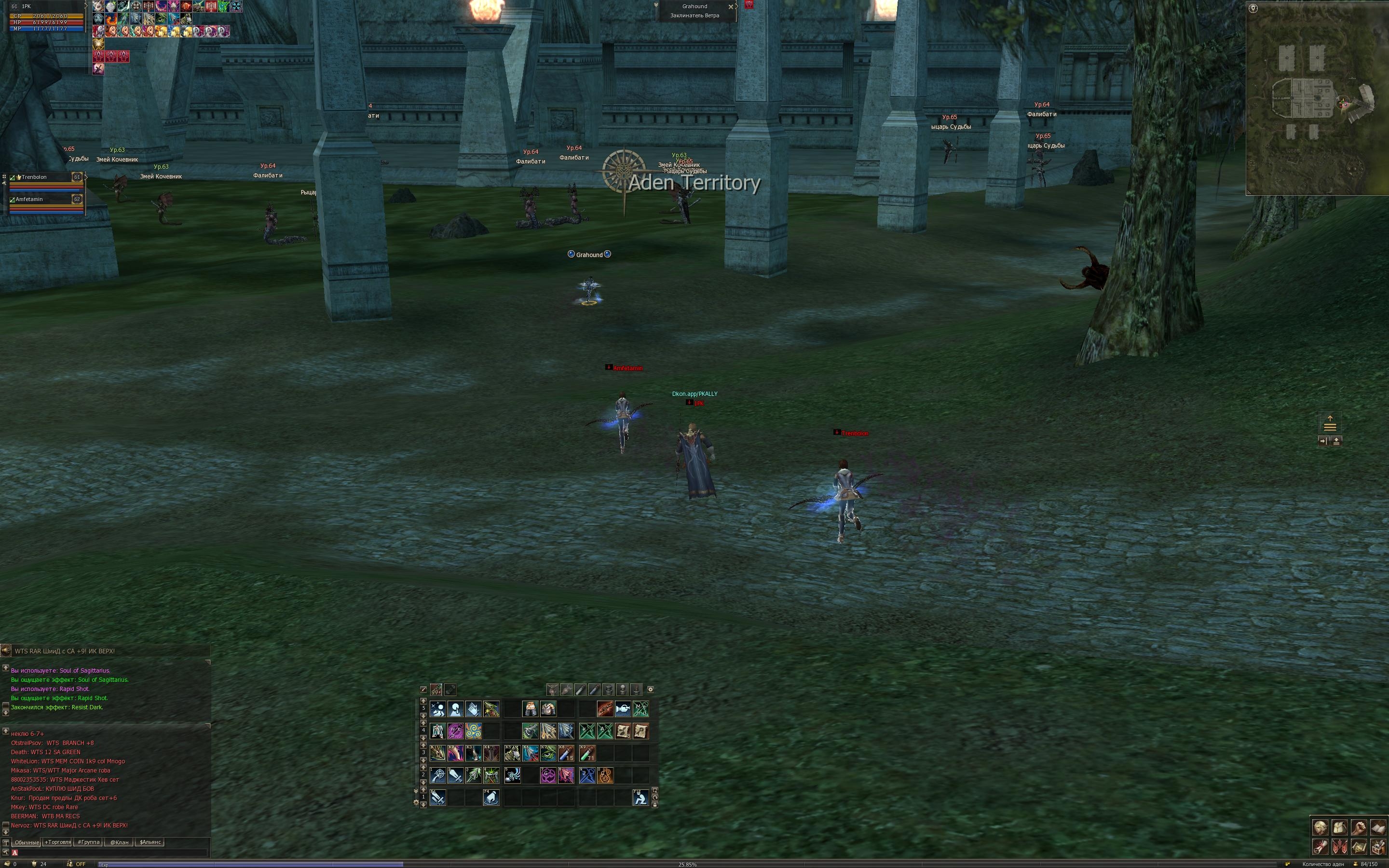
Task: Select the Клан chat tab
Action: click(119, 842)
